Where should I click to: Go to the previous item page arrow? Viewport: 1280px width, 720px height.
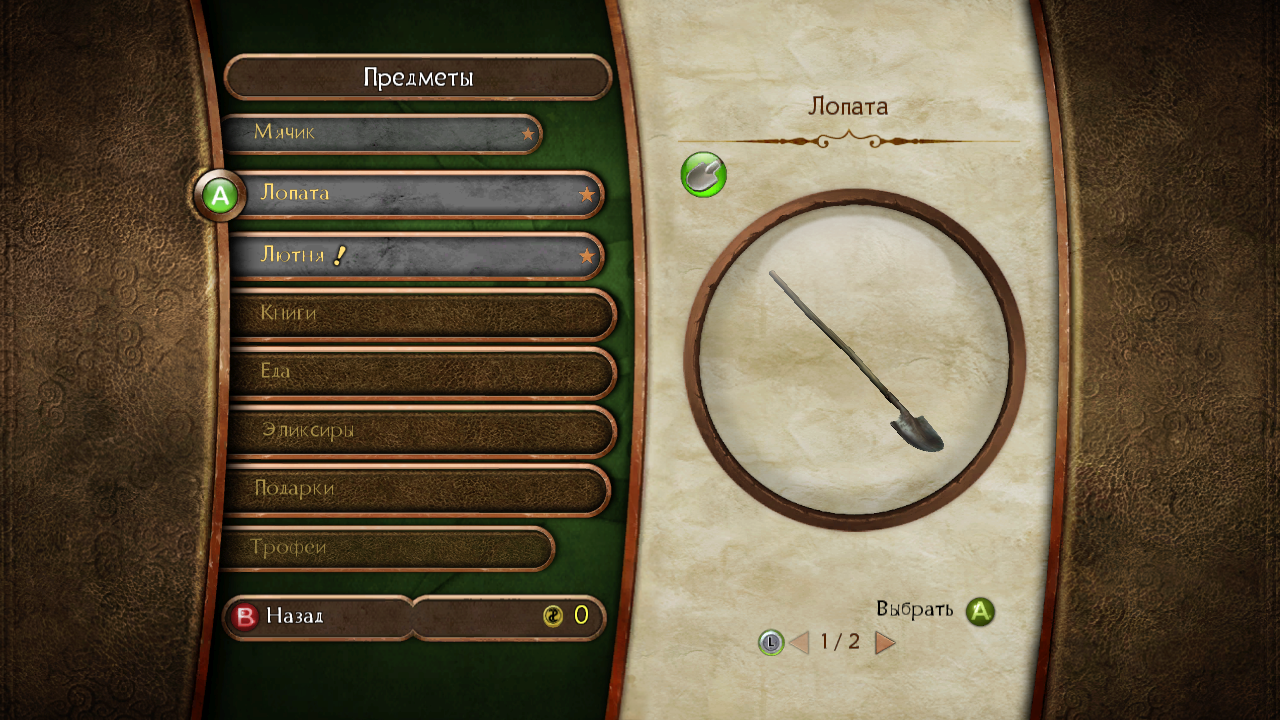(x=799, y=642)
